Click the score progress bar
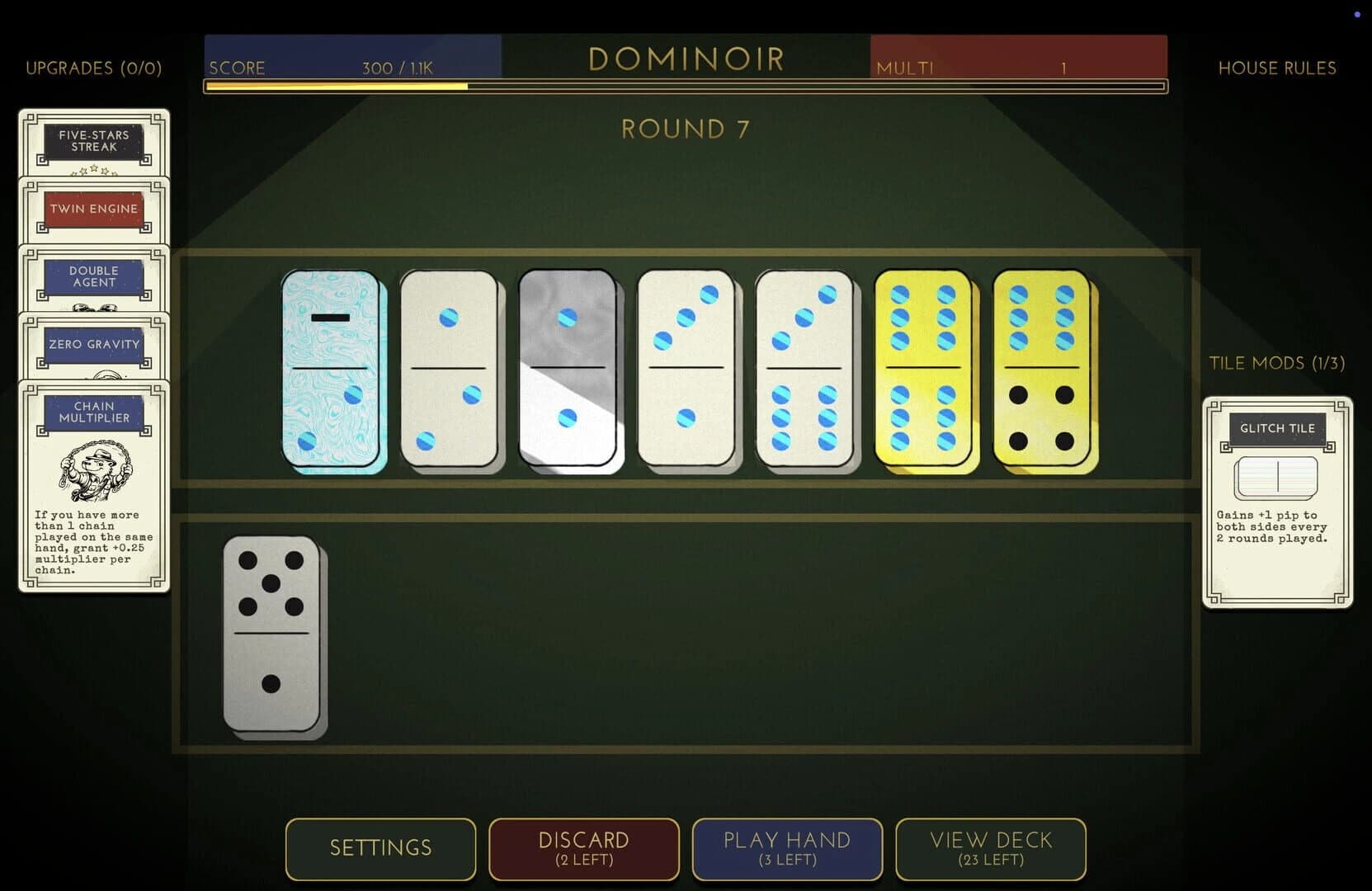Viewport: 1372px width, 891px height. click(685, 85)
